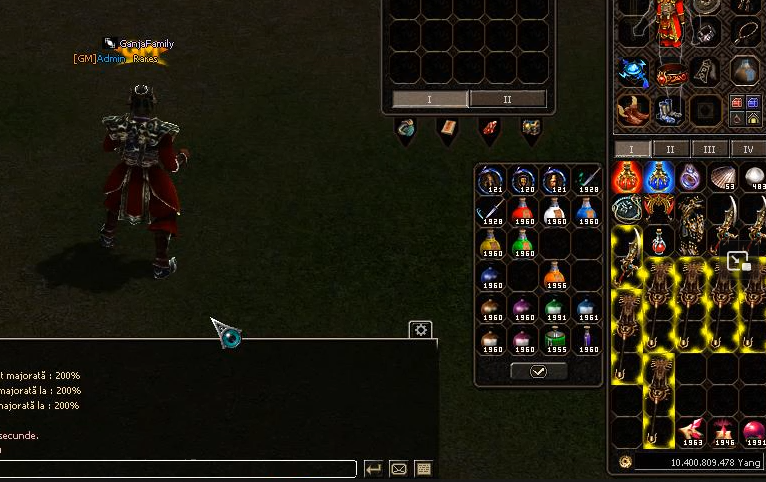Image resolution: width=766 pixels, height=482 pixels.
Task: Open inventory page IV tab
Action: pos(747,149)
